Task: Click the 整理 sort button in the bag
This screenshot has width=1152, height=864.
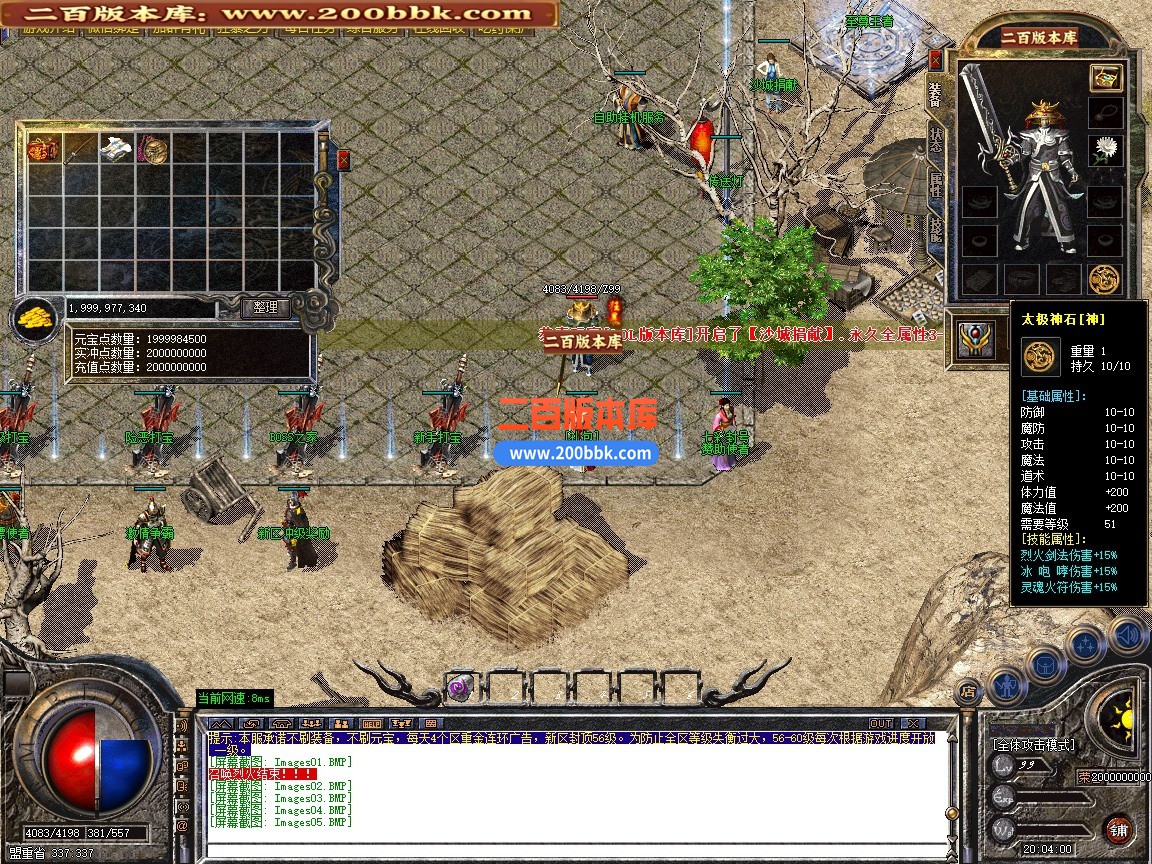Action: [x=266, y=308]
